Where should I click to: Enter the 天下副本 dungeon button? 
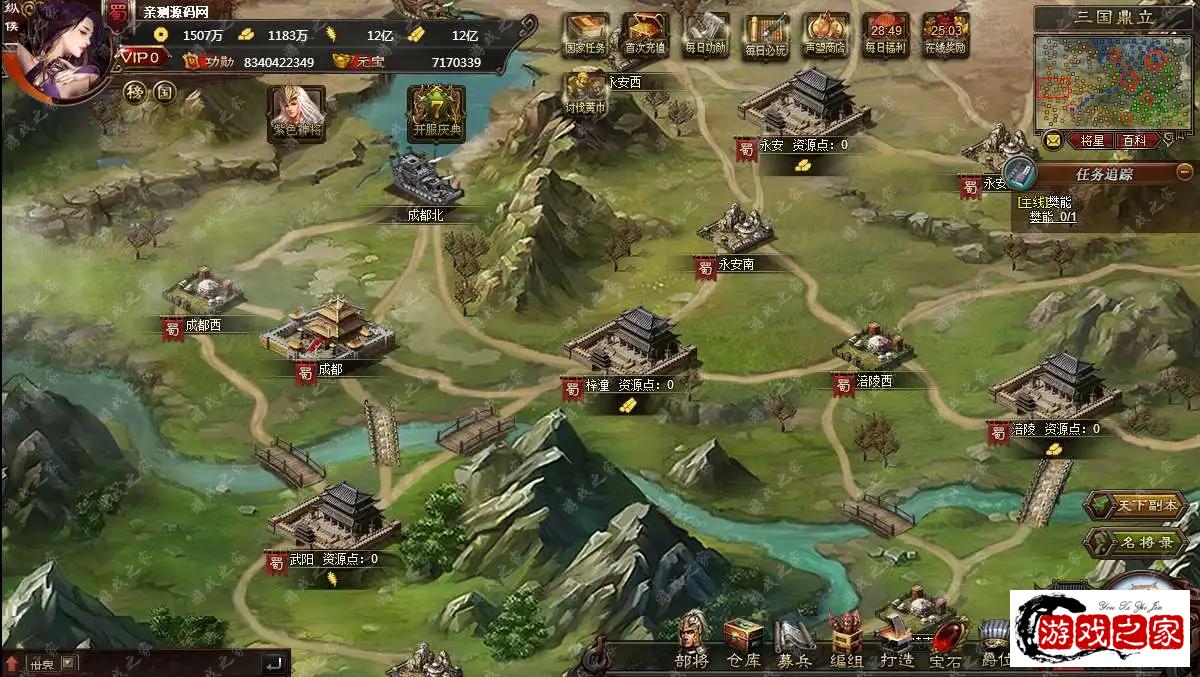[x=1133, y=506]
